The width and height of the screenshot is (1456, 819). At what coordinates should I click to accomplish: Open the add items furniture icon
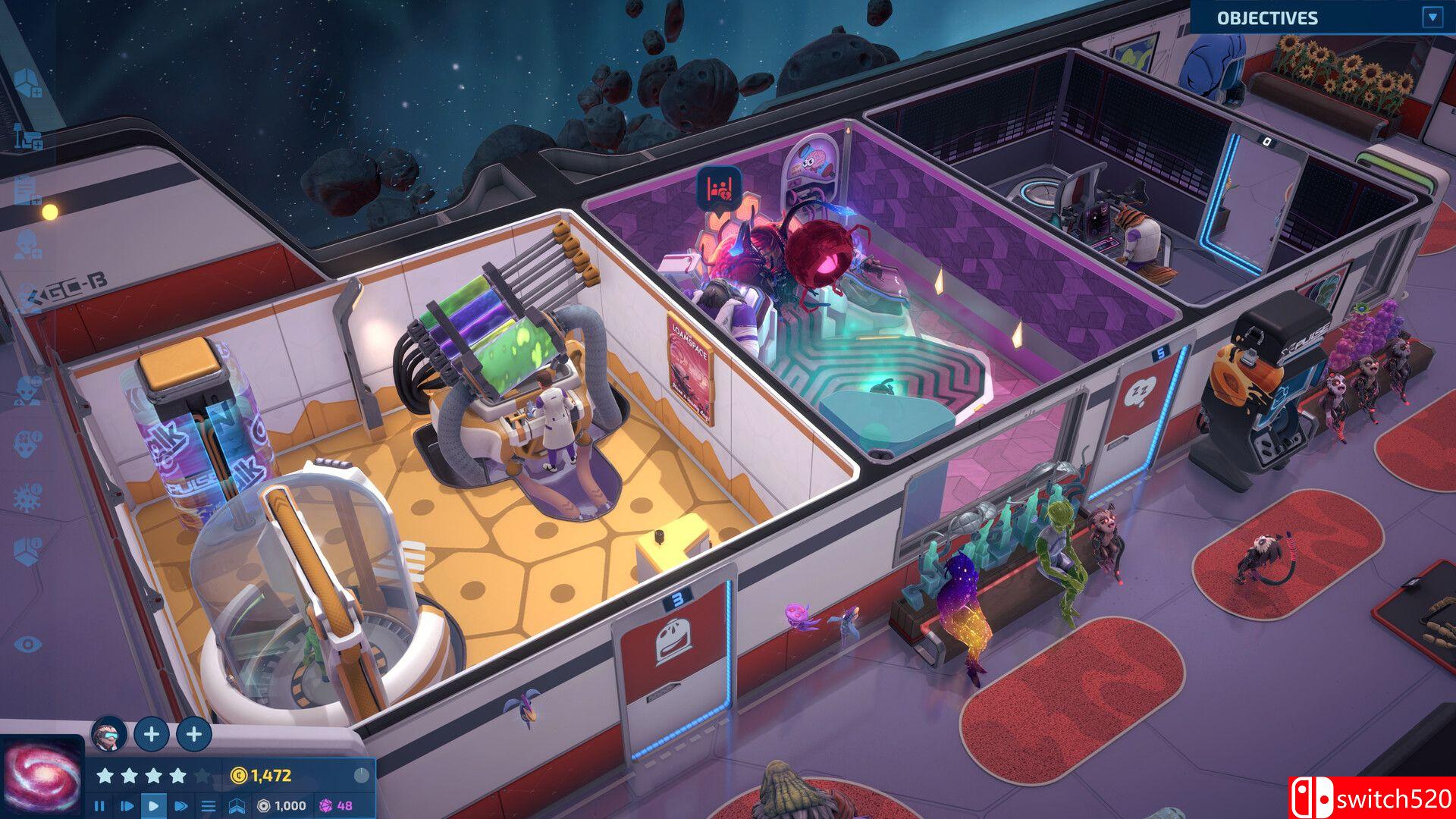point(28,138)
